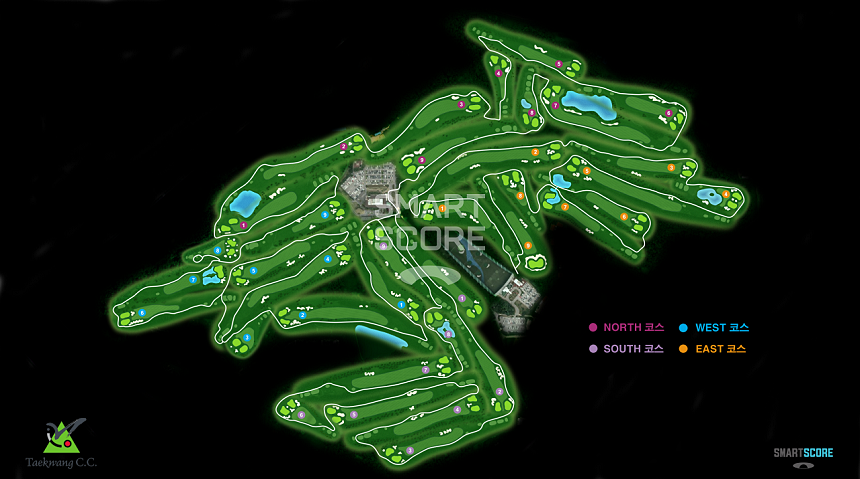The height and width of the screenshot is (479, 860).
Task: Pick the orange East hole 4 marker
Action: (726, 193)
